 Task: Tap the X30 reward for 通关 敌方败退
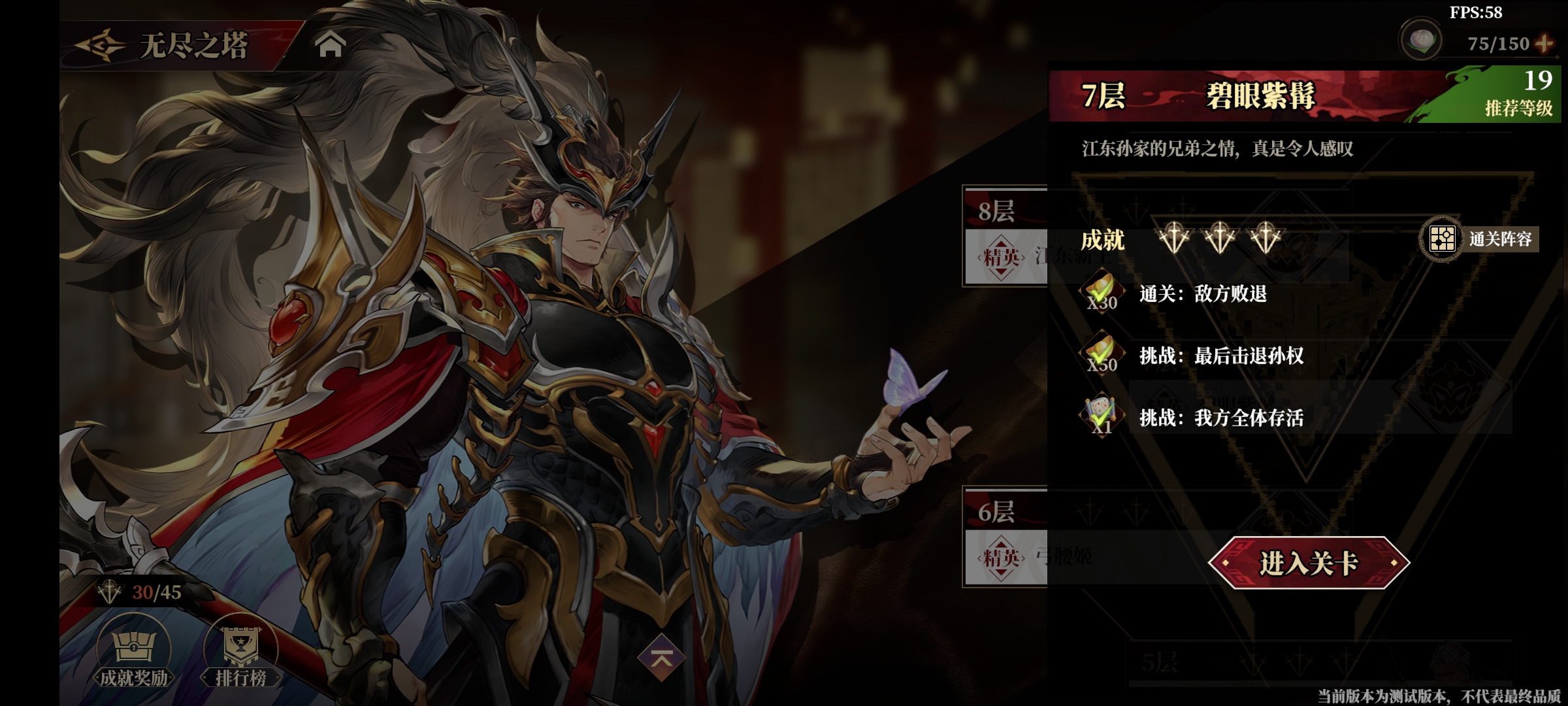coord(1102,293)
